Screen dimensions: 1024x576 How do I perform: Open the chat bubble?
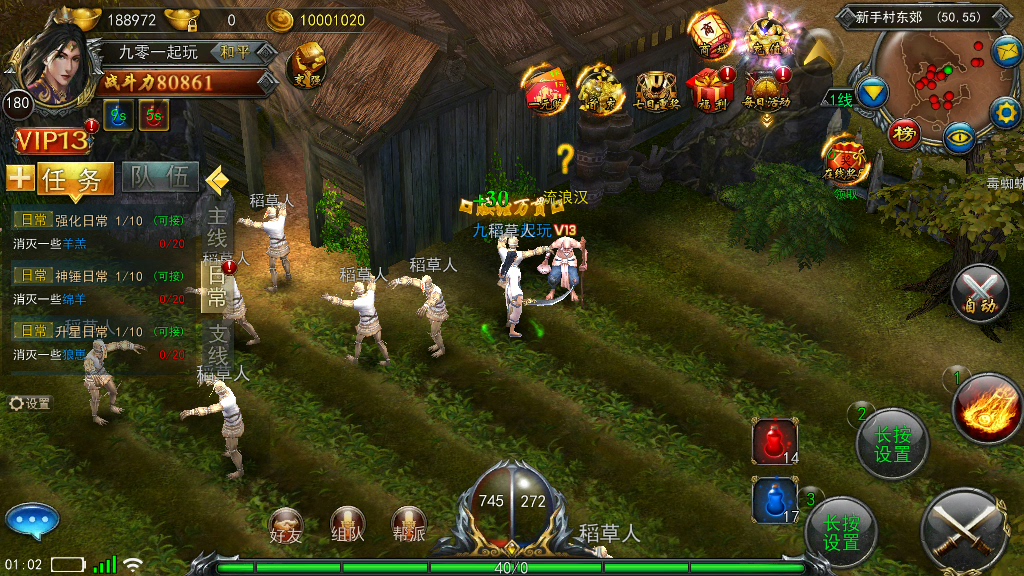(33, 521)
